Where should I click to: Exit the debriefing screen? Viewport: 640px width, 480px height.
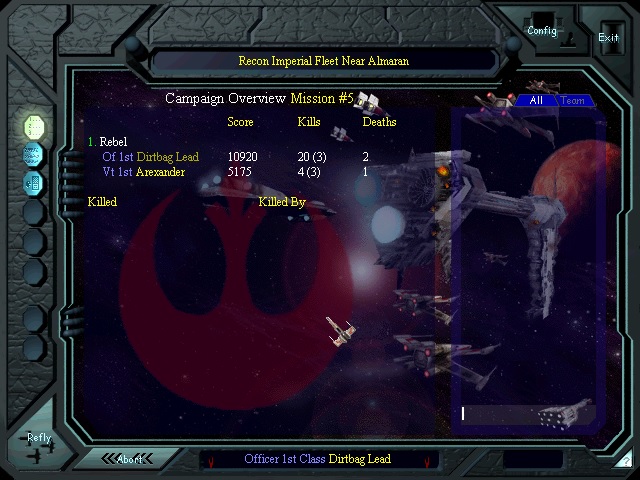tap(608, 37)
